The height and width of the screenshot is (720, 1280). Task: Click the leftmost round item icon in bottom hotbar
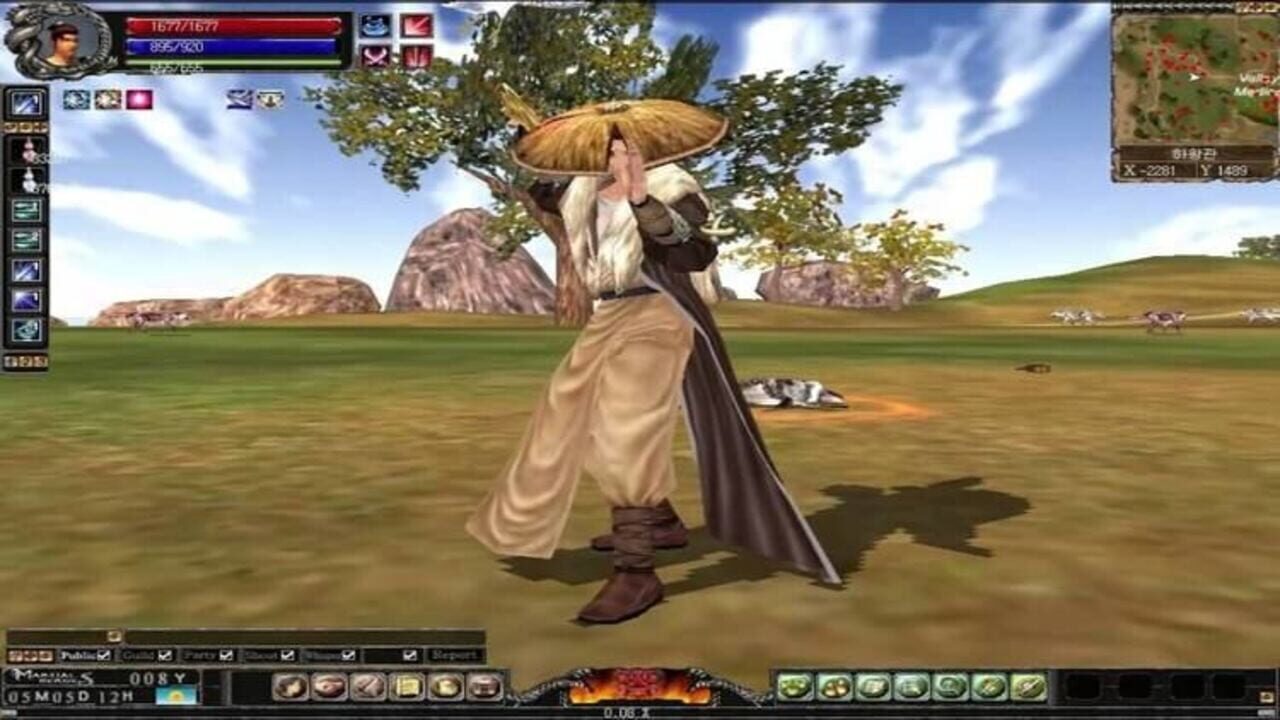[x=290, y=687]
